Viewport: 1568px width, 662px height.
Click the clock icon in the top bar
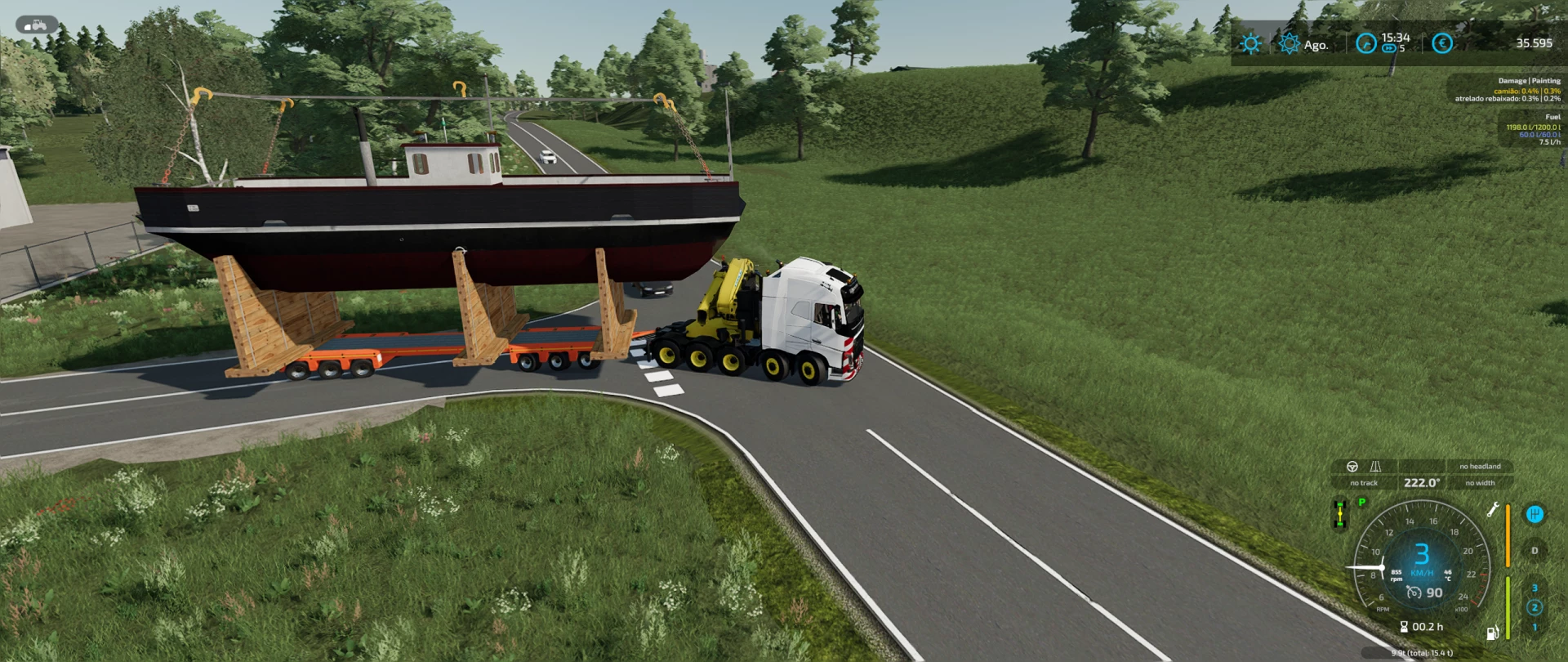point(1365,43)
